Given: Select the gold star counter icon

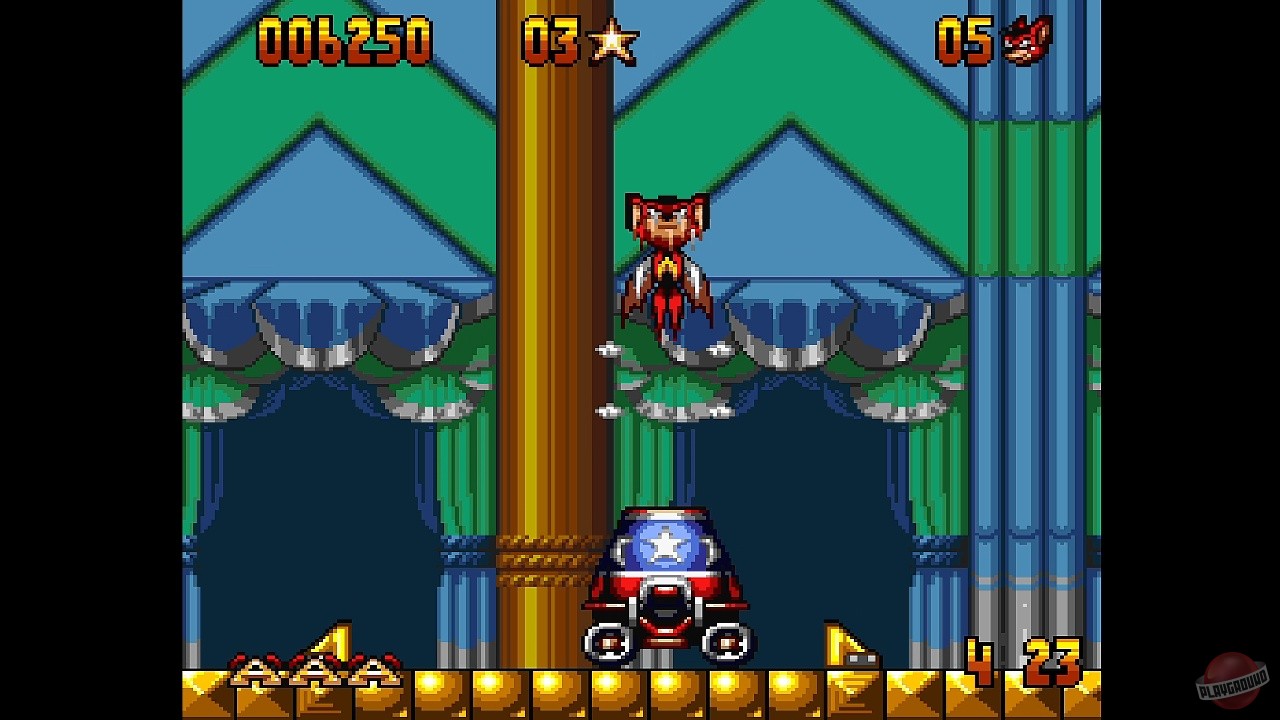Looking at the screenshot, I should point(613,42).
